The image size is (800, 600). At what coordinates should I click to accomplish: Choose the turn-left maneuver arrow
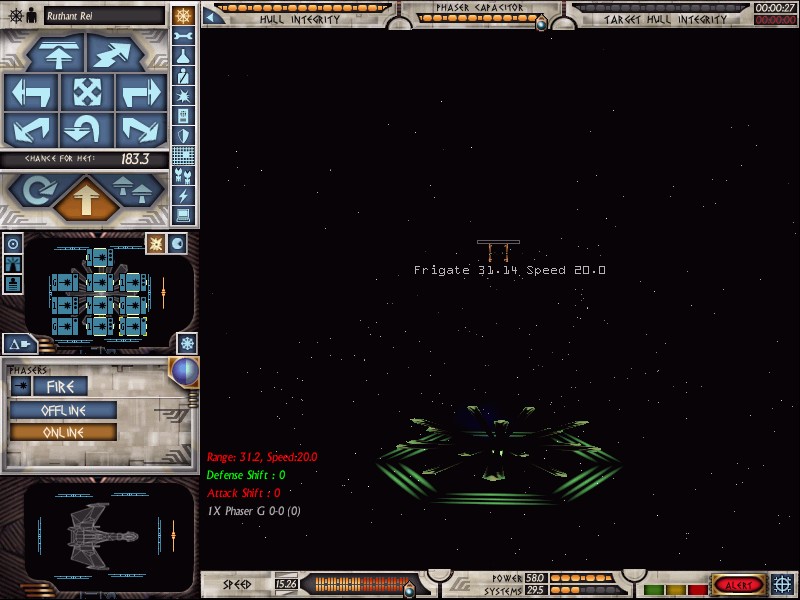(x=32, y=93)
